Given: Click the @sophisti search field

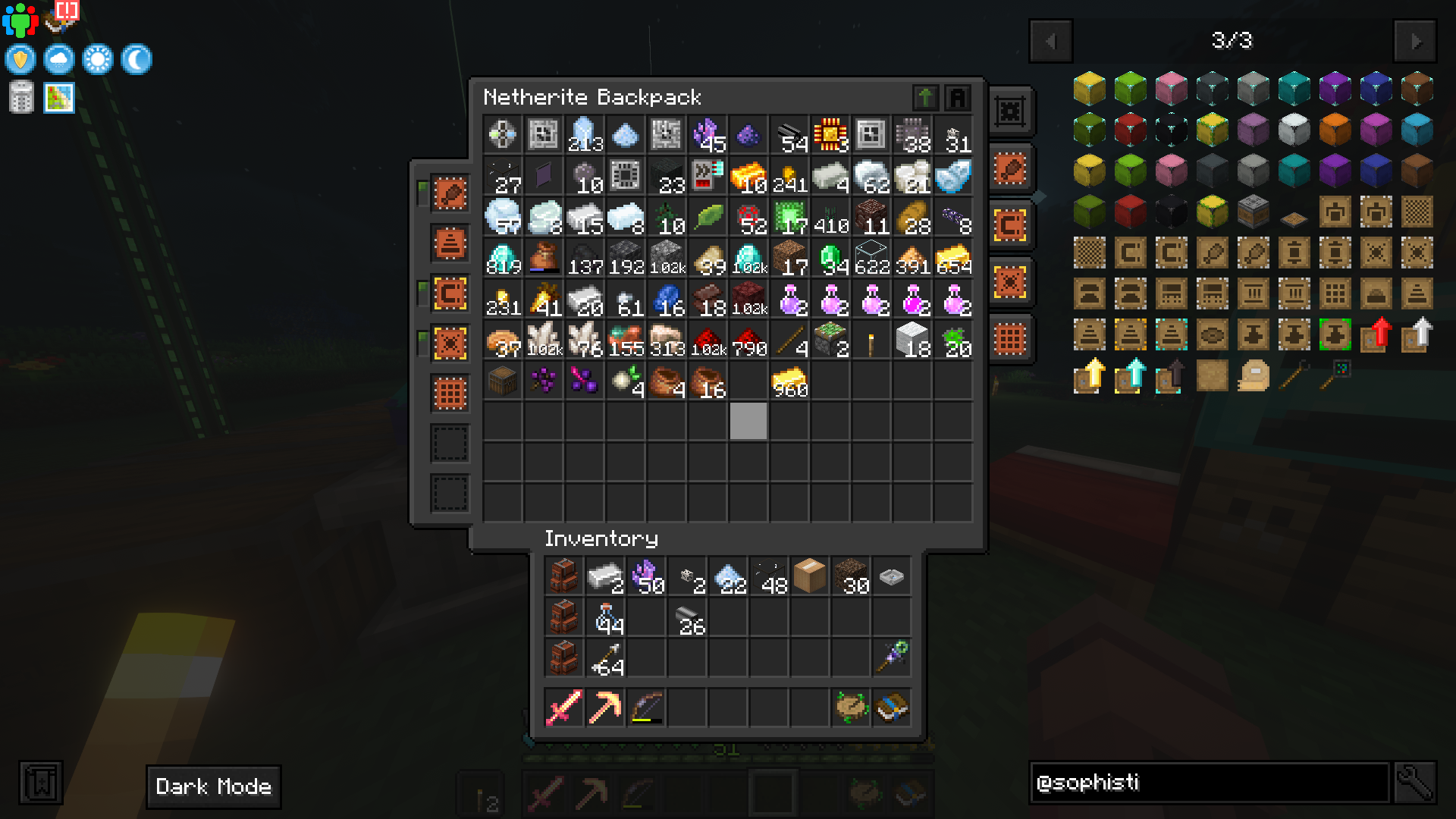Looking at the screenshot, I should pos(1209,782).
